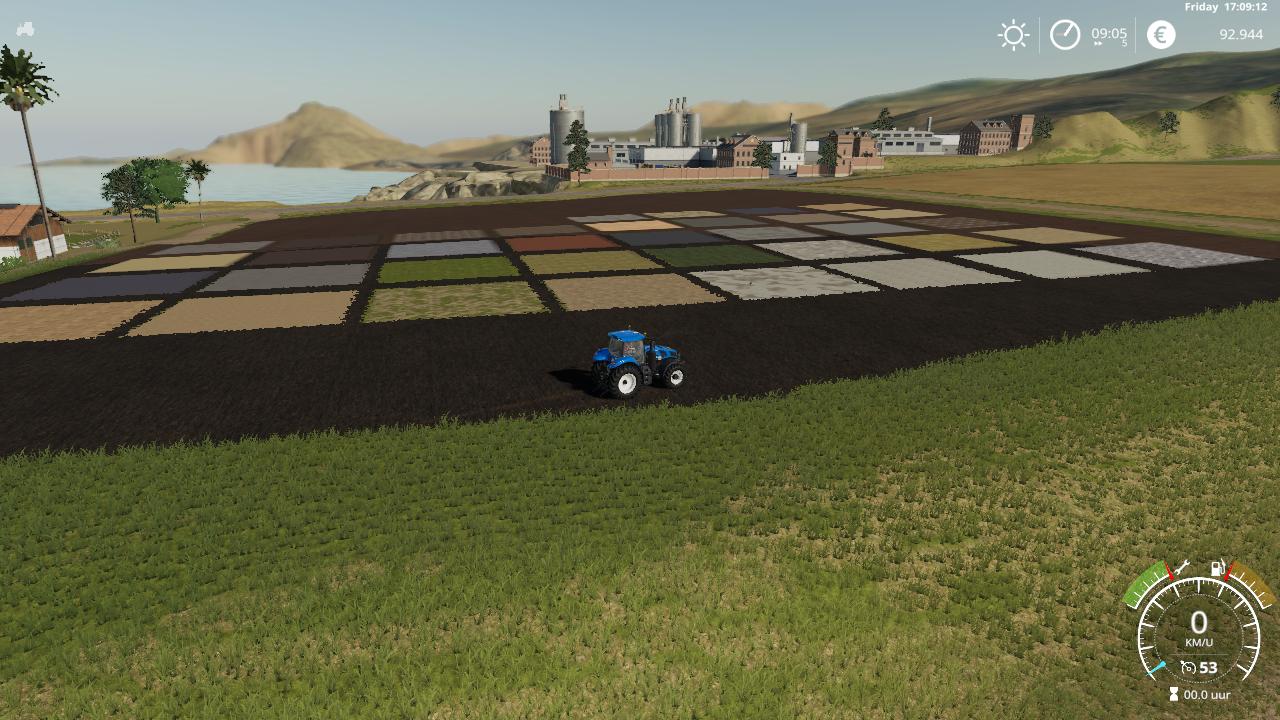Screen dimensions: 1280x720
Task: Toggle the cruise control icon
Action: point(1188,667)
